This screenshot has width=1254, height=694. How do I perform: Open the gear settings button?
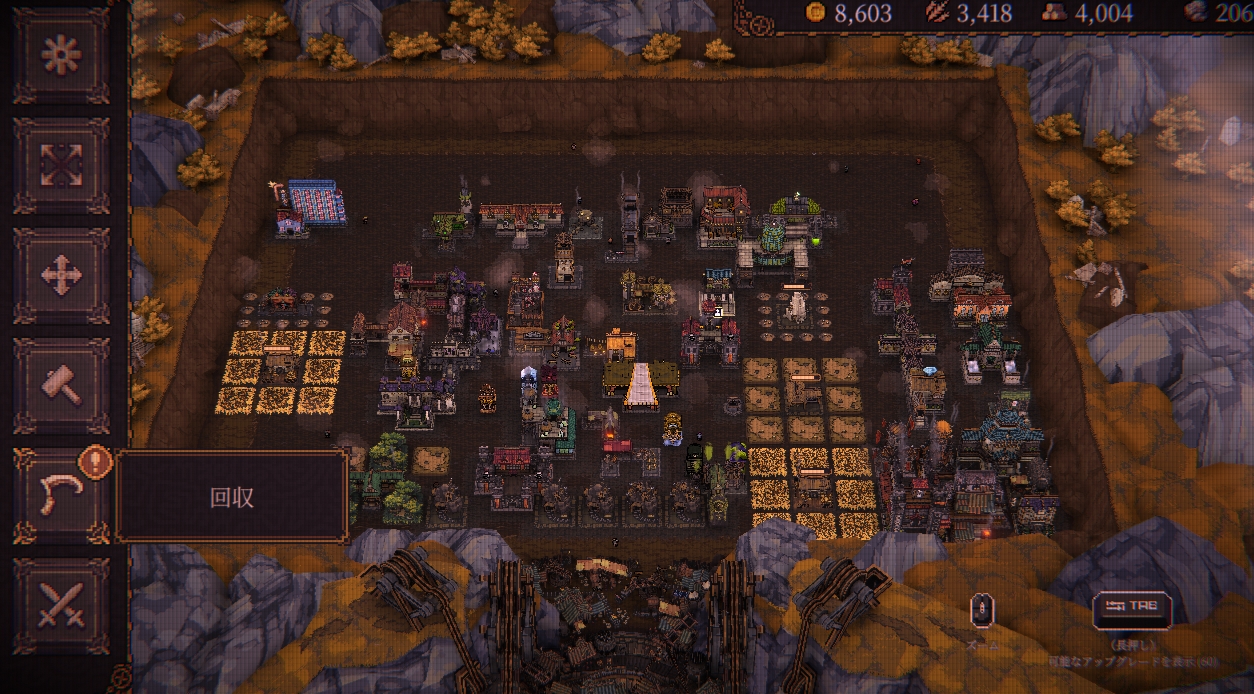click(x=61, y=56)
